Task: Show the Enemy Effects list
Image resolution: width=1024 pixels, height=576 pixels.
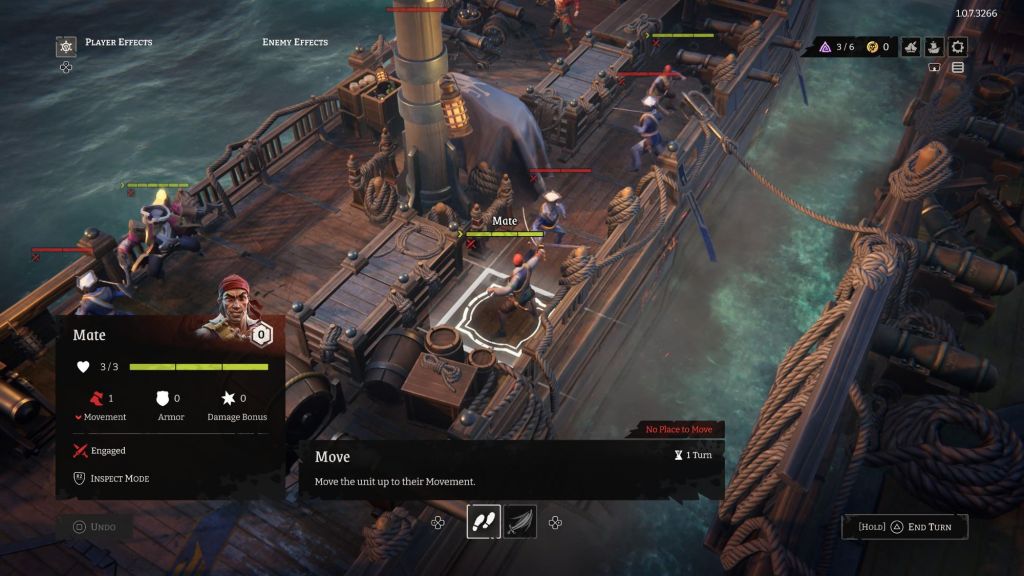Action: coord(295,42)
